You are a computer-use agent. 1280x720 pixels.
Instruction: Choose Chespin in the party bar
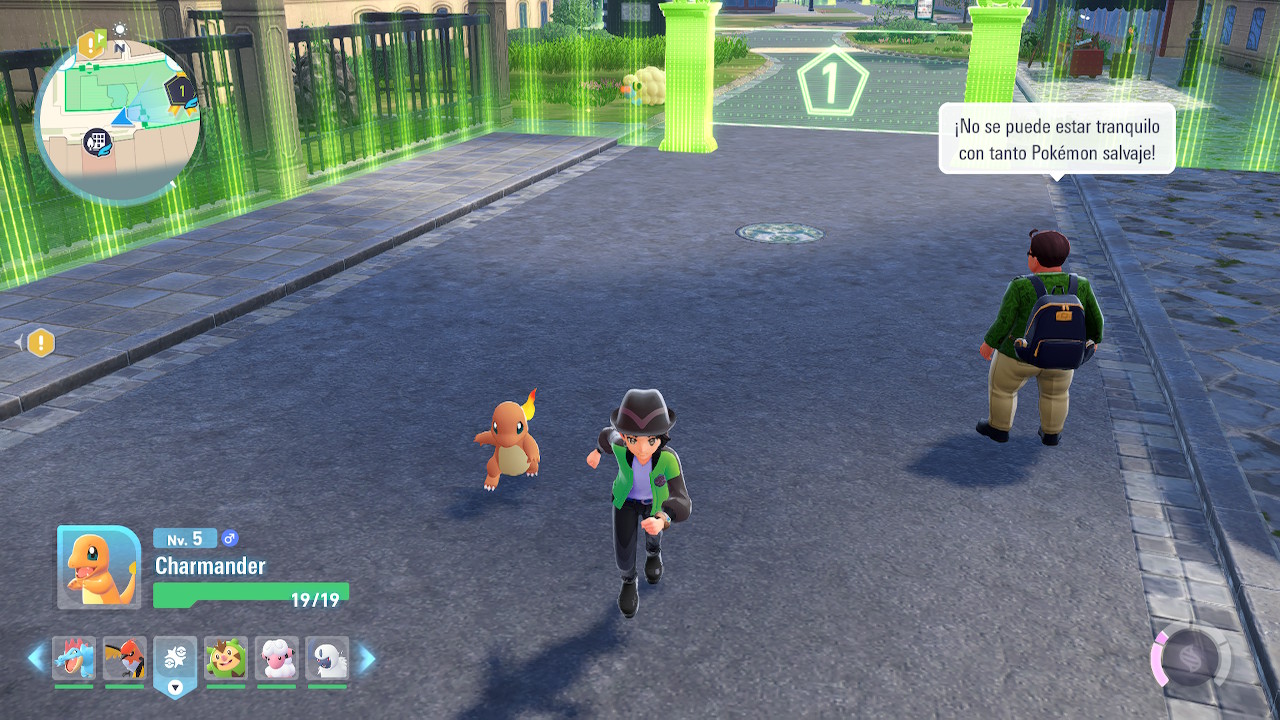coord(226,658)
